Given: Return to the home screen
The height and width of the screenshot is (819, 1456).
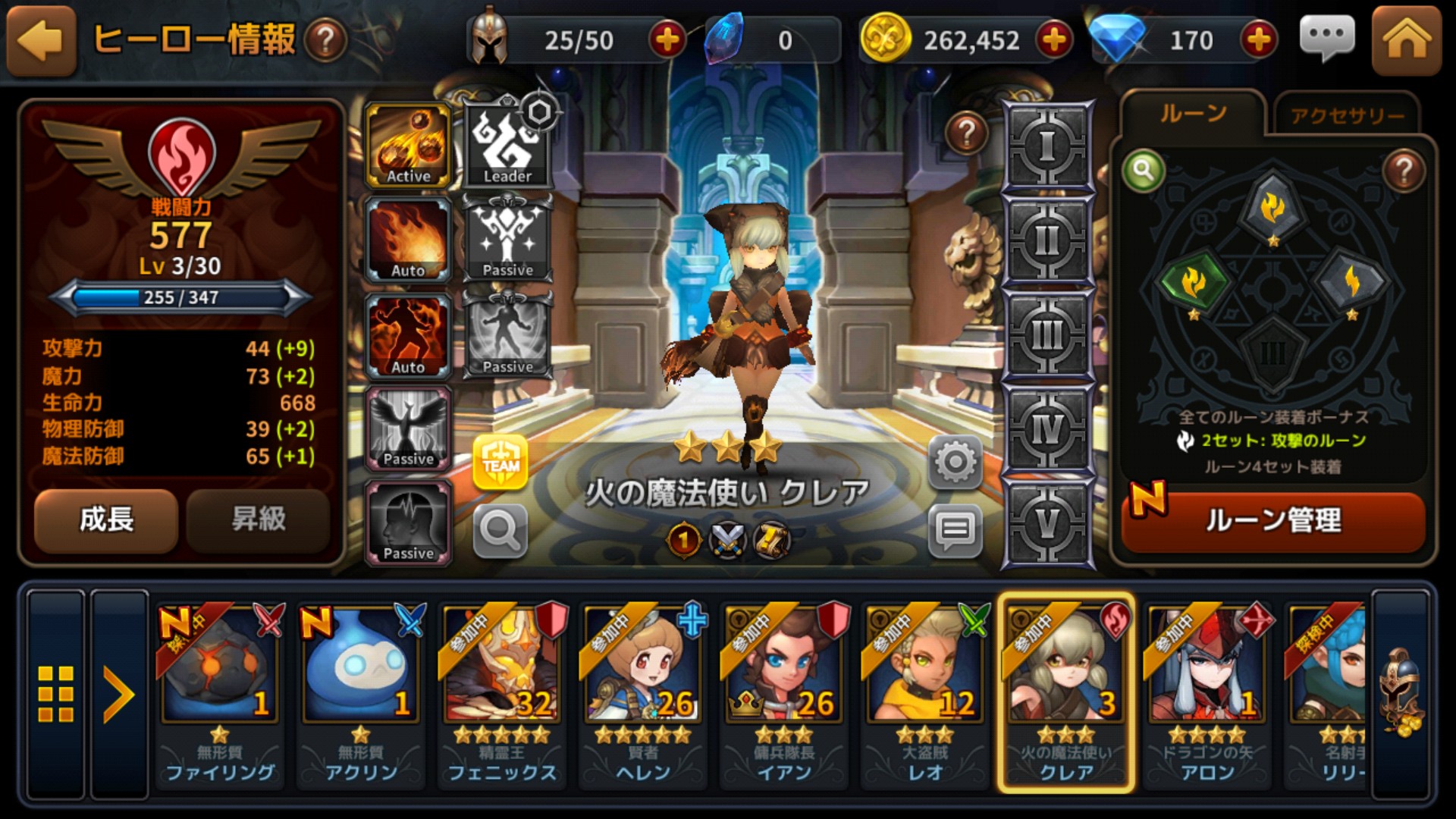Looking at the screenshot, I should pos(1406,41).
